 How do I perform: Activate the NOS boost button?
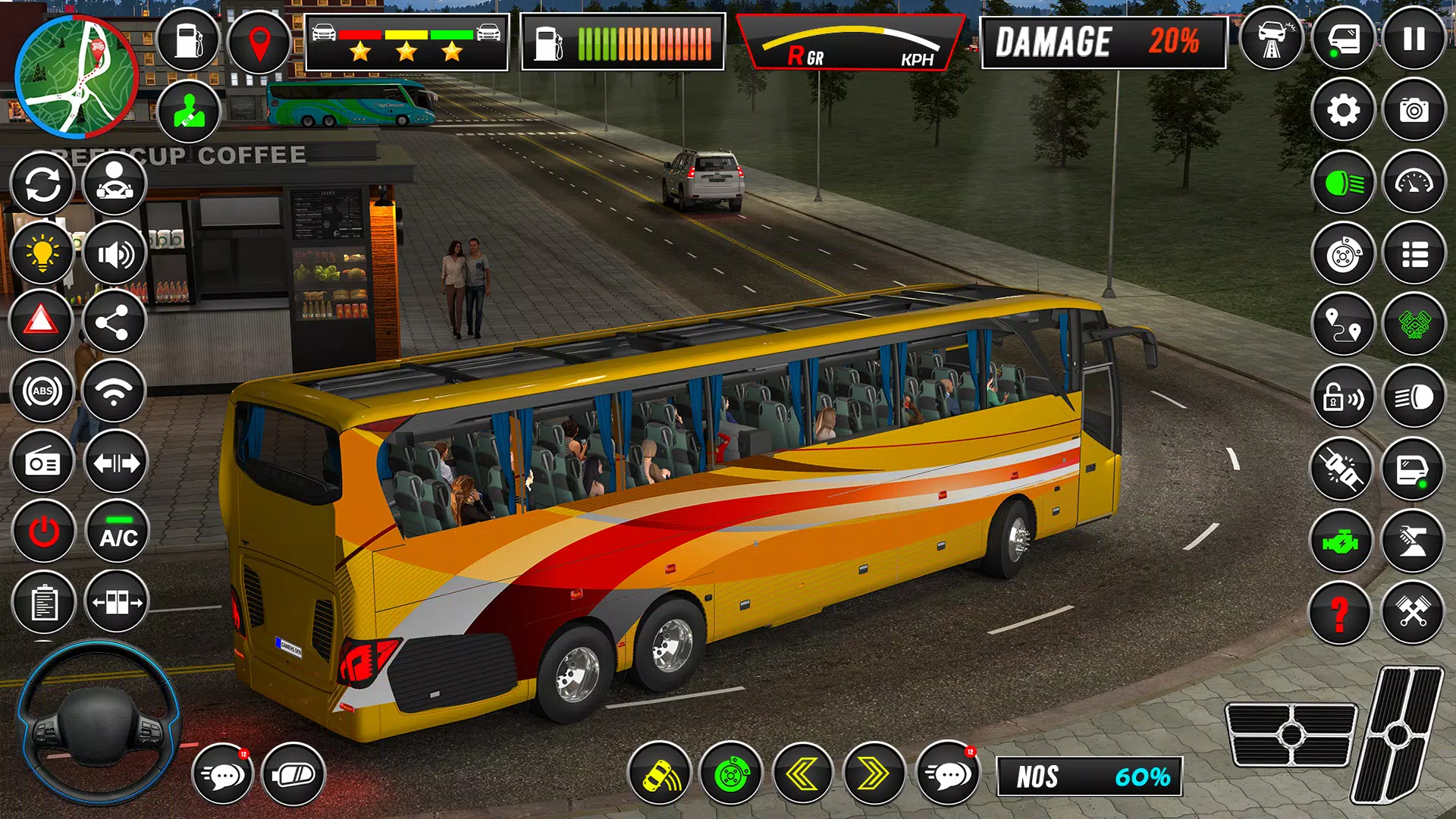coord(1089,777)
